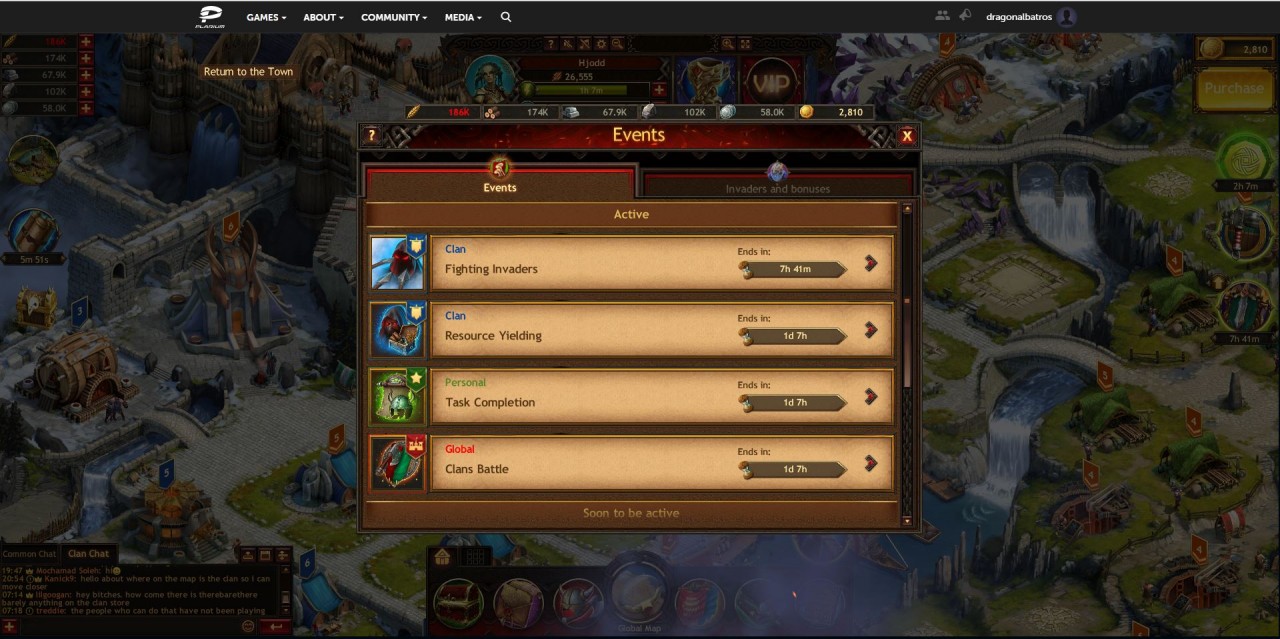The width and height of the screenshot is (1280, 639).
Task: Open the GAMES dropdown menu
Action: [266, 17]
